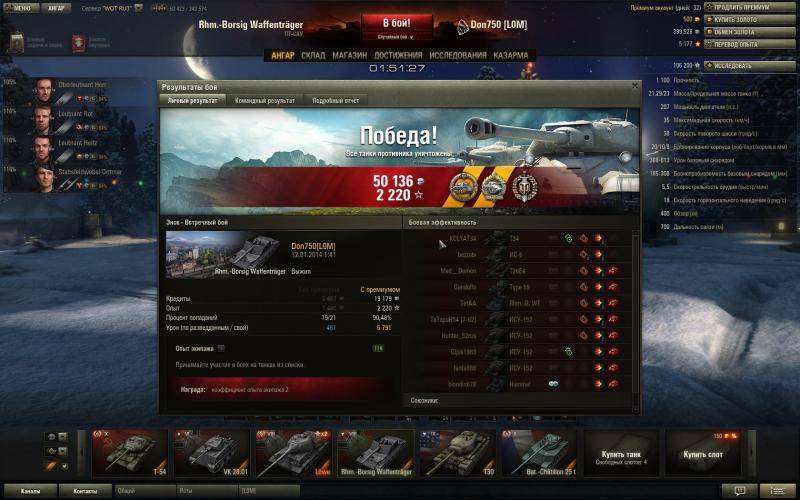Go to the Достижения section

pyautogui.click(x=398, y=55)
